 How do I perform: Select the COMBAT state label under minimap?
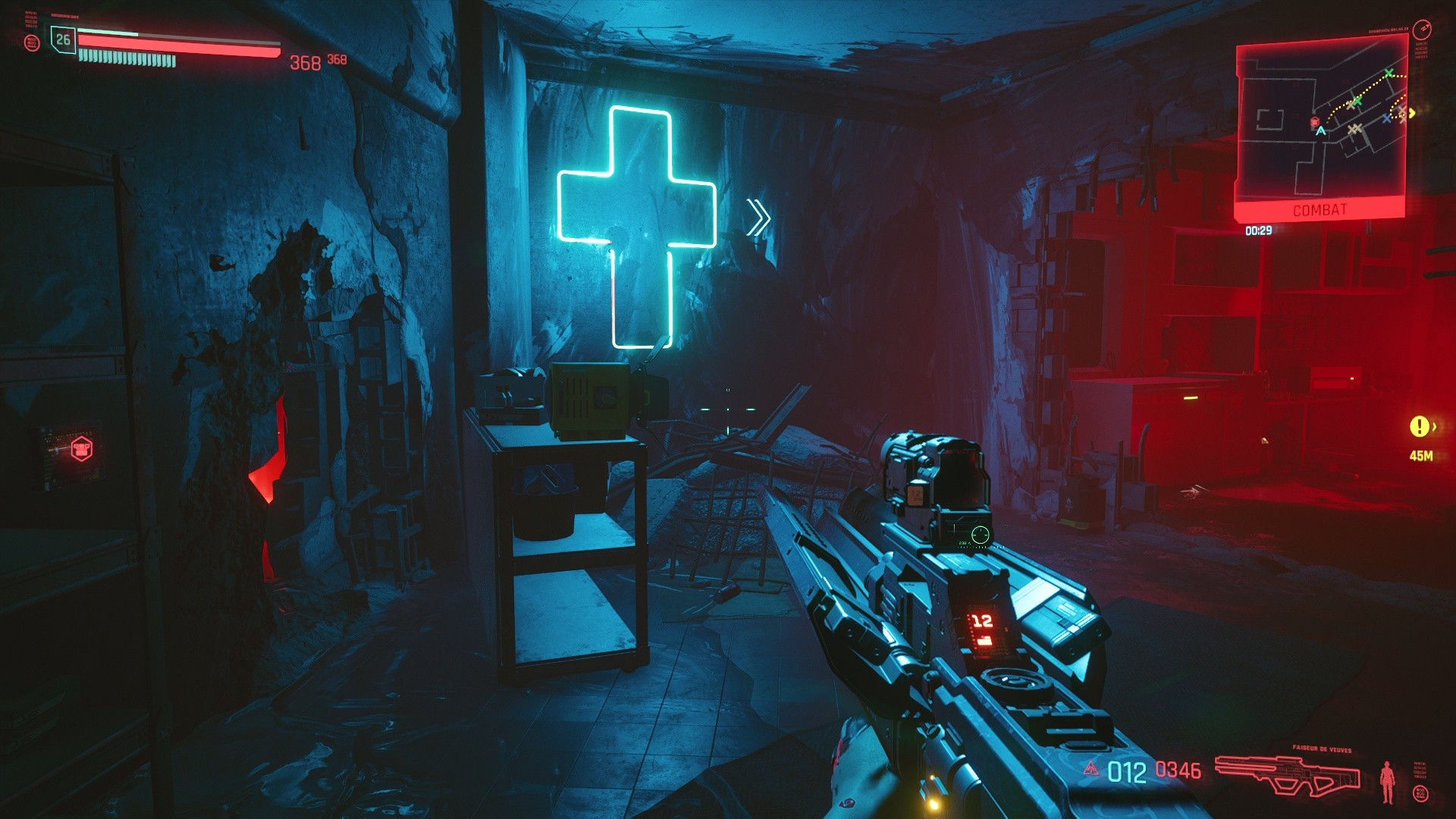tap(1320, 208)
